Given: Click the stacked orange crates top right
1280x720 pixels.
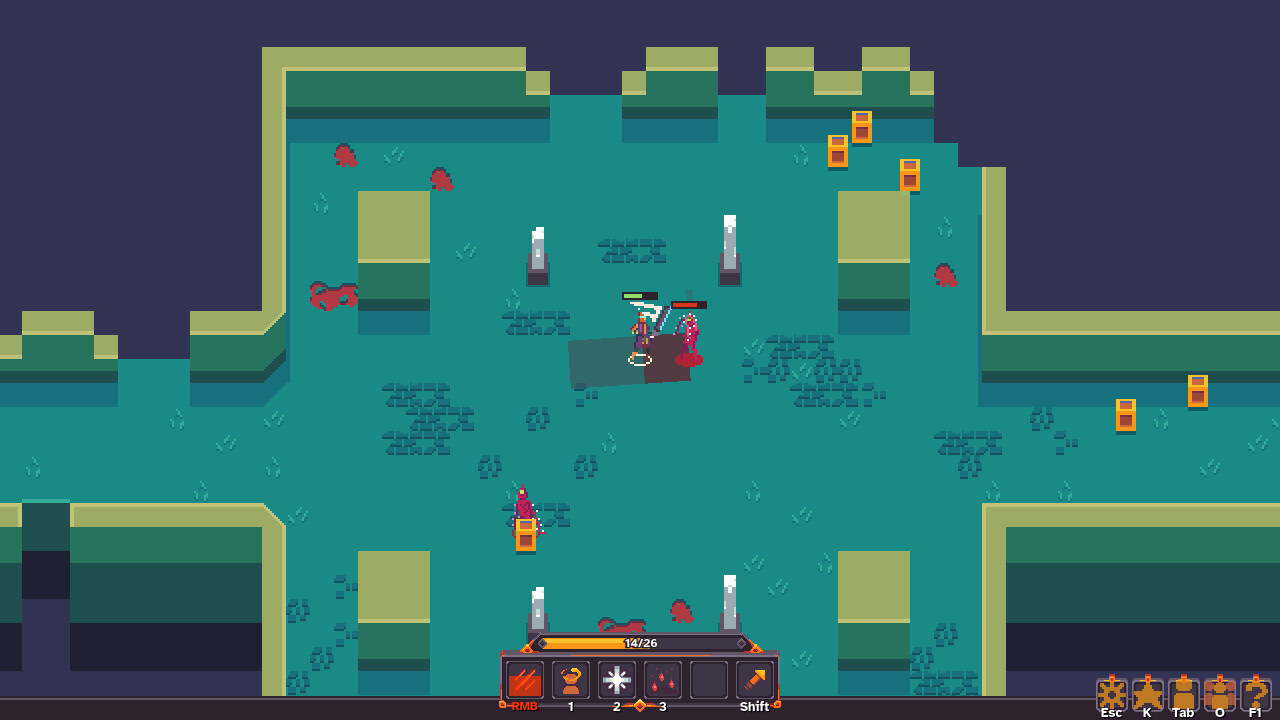Looking at the screenshot, I should (849, 140).
